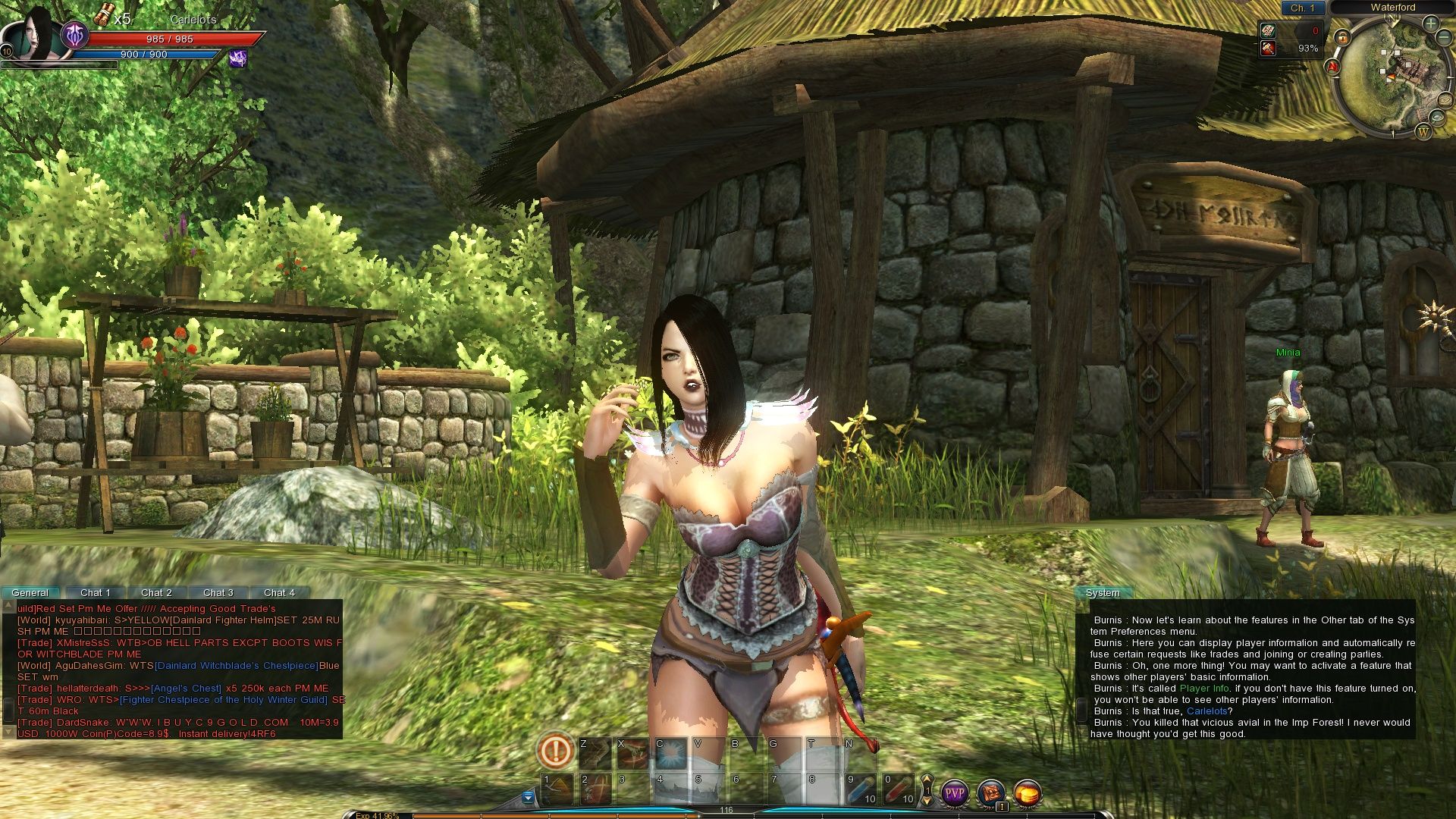1456x819 pixels.
Task: Open the gold coins shop icon
Action: click(x=1028, y=793)
